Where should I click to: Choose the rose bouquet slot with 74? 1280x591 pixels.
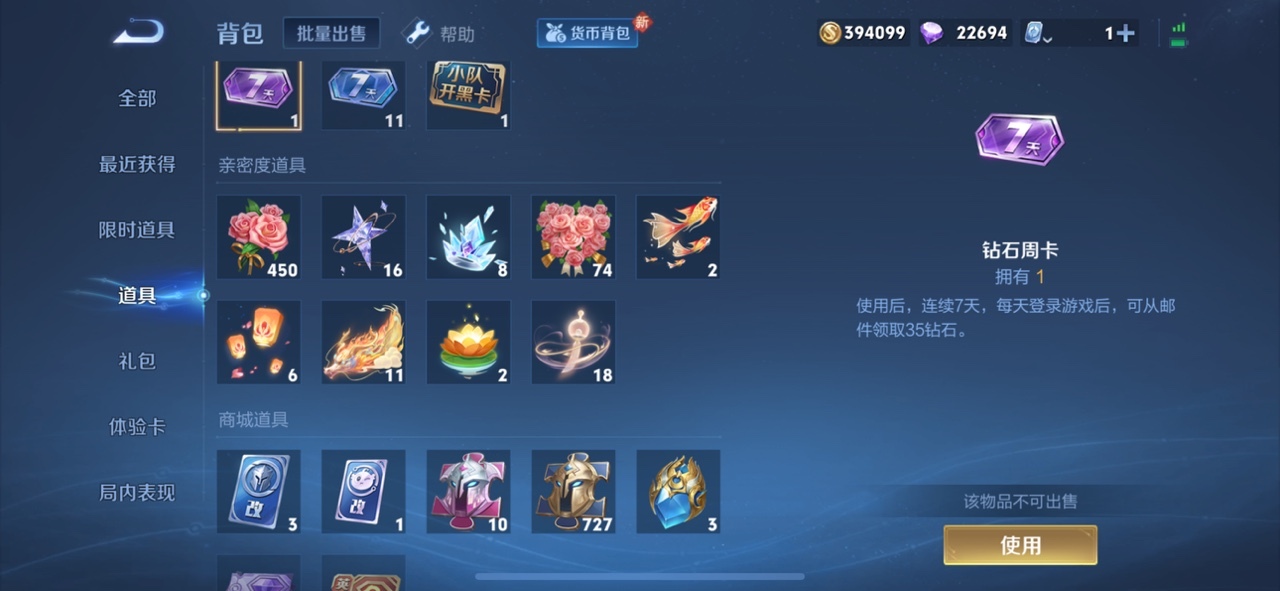[573, 237]
